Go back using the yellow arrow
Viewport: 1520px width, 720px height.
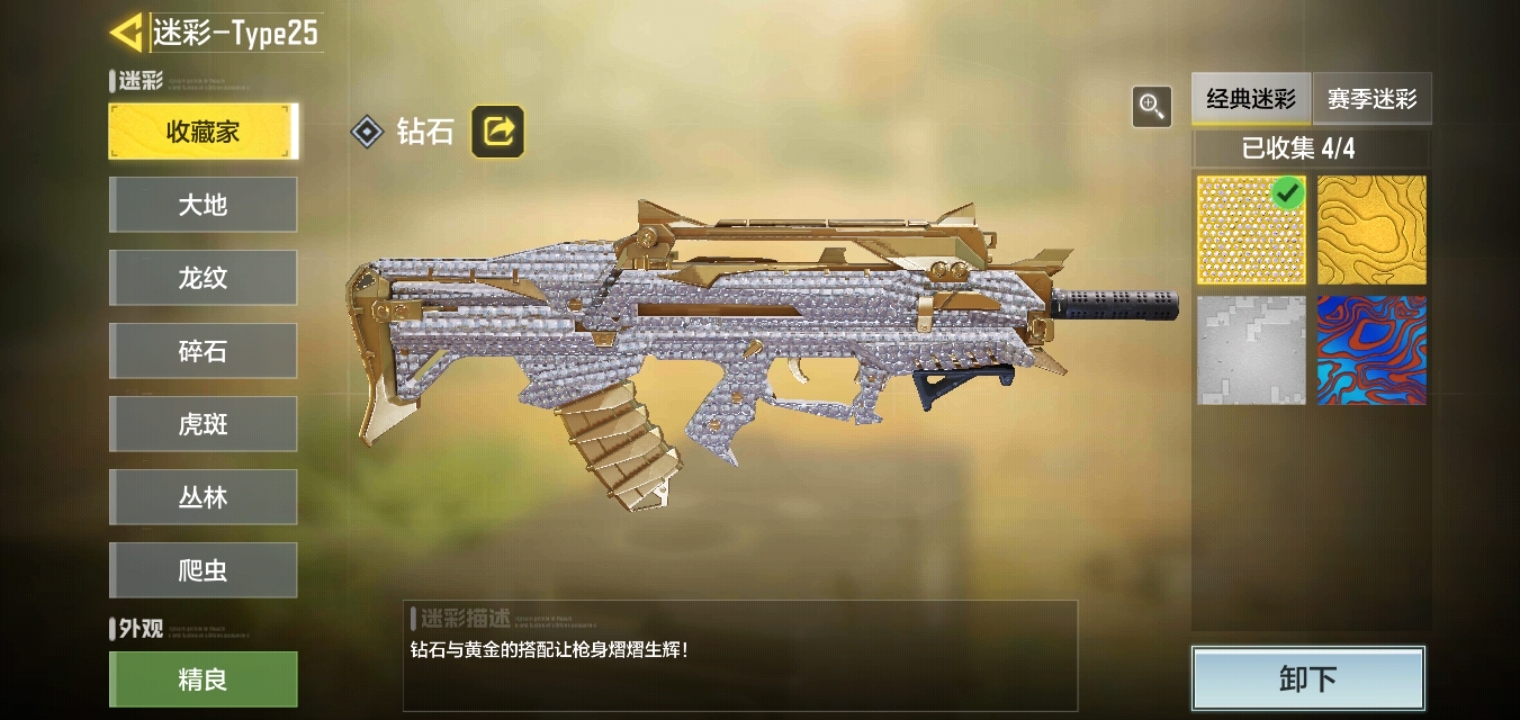point(127,33)
